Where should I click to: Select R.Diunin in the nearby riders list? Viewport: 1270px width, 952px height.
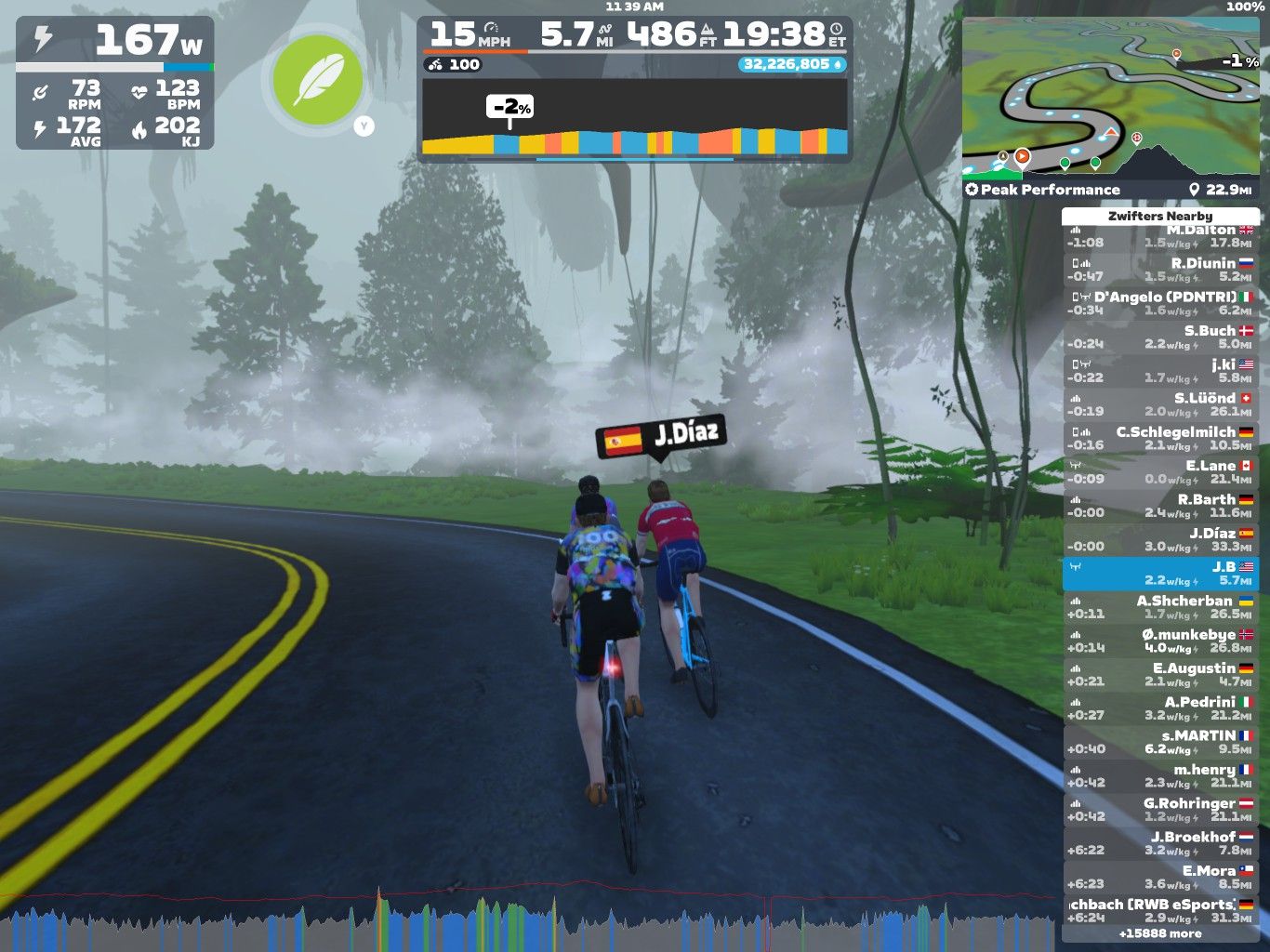(x=1160, y=270)
